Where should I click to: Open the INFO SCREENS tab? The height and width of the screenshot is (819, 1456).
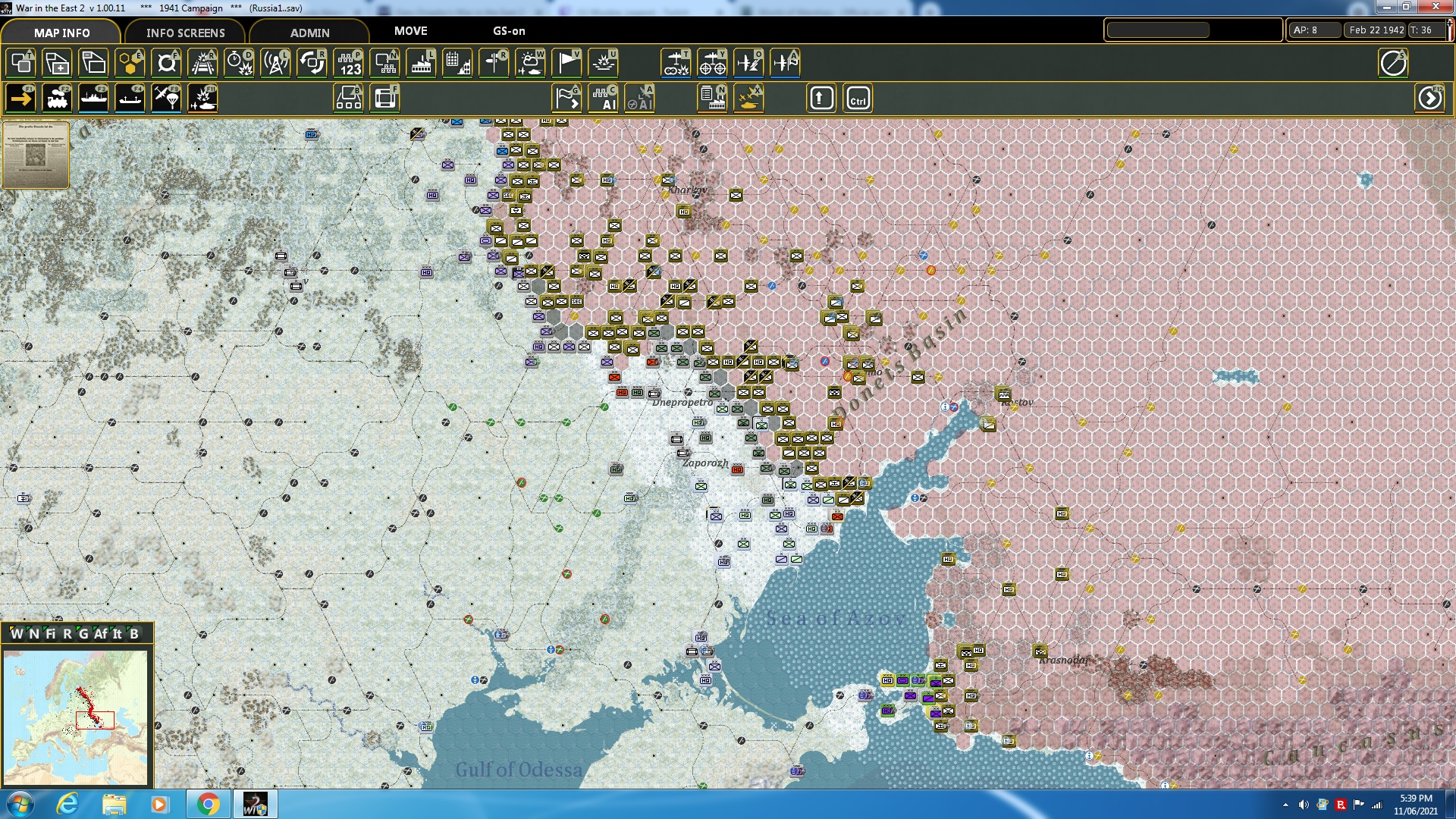(x=184, y=33)
